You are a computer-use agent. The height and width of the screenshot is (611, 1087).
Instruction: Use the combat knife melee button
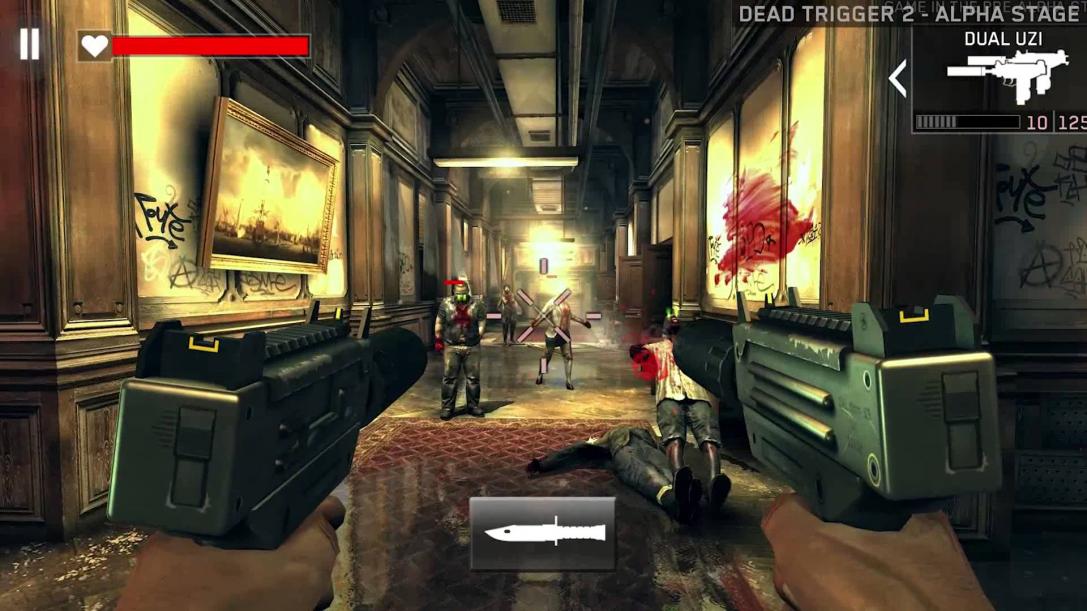point(543,532)
